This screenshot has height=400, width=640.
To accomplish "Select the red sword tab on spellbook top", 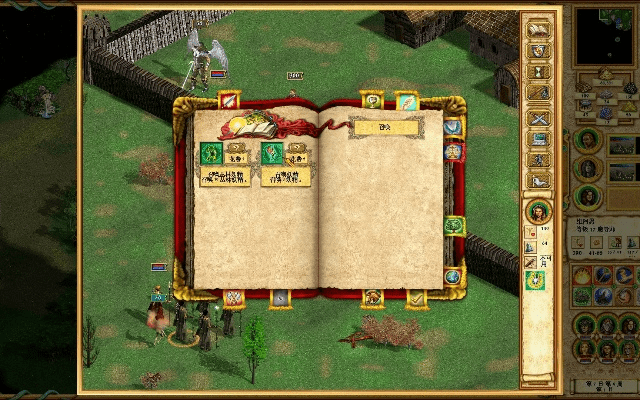I will pos(230,99).
